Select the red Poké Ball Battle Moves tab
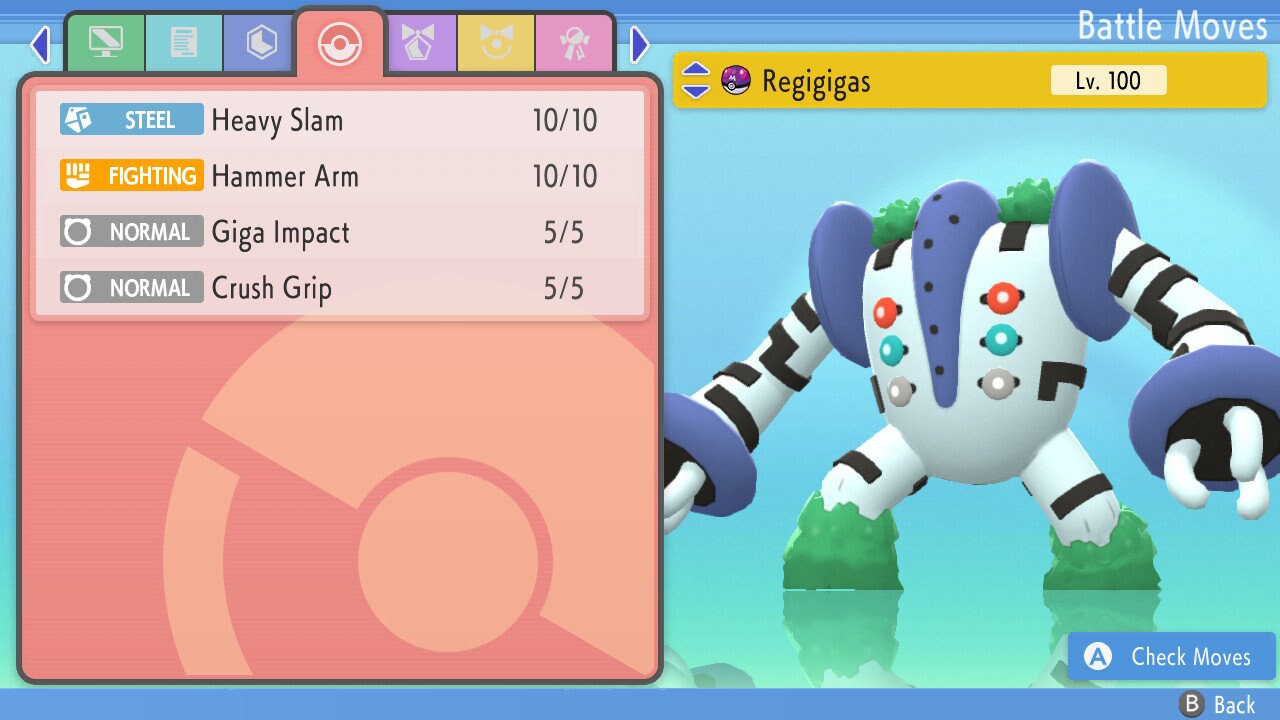1280x720 pixels. 340,44
